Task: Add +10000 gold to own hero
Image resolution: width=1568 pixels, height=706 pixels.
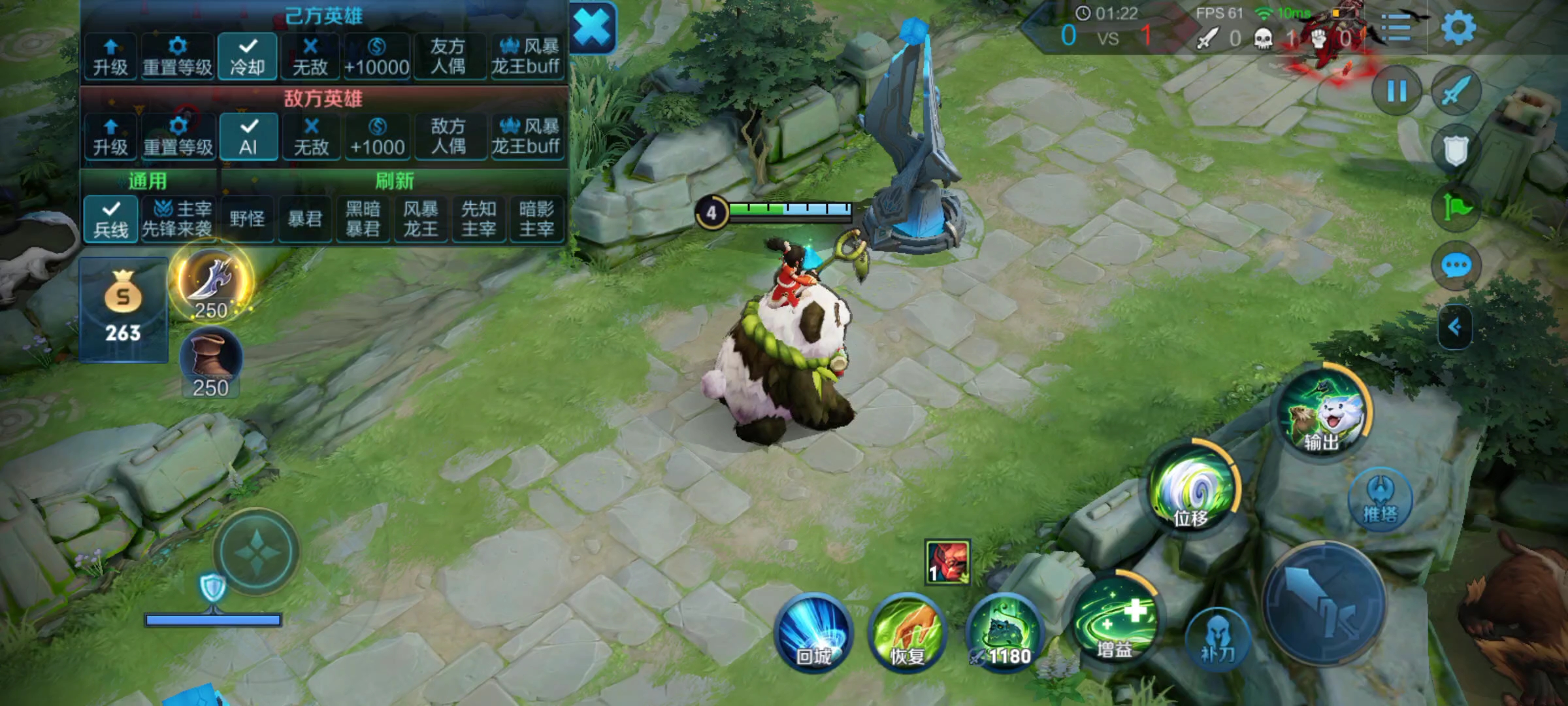Action: pyautogui.click(x=376, y=56)
